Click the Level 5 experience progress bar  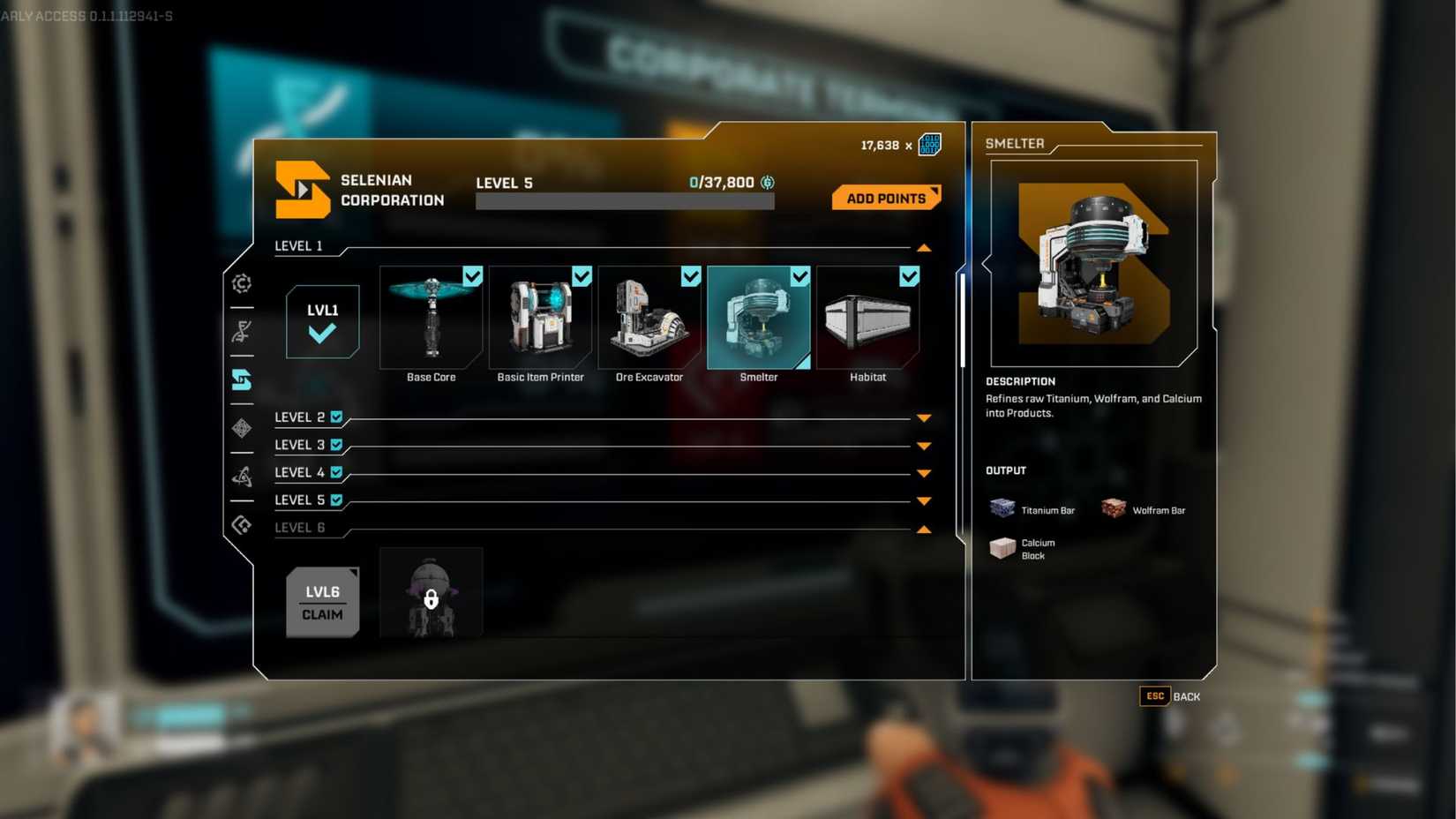click(625, 201)
